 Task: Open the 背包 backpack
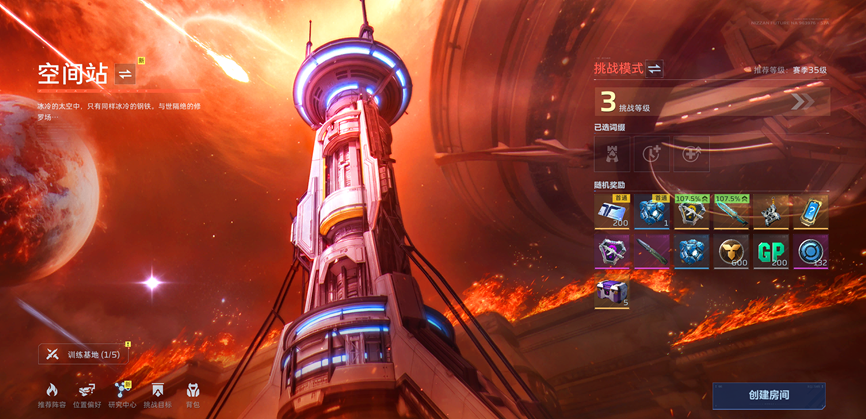[x=193, y=394]
